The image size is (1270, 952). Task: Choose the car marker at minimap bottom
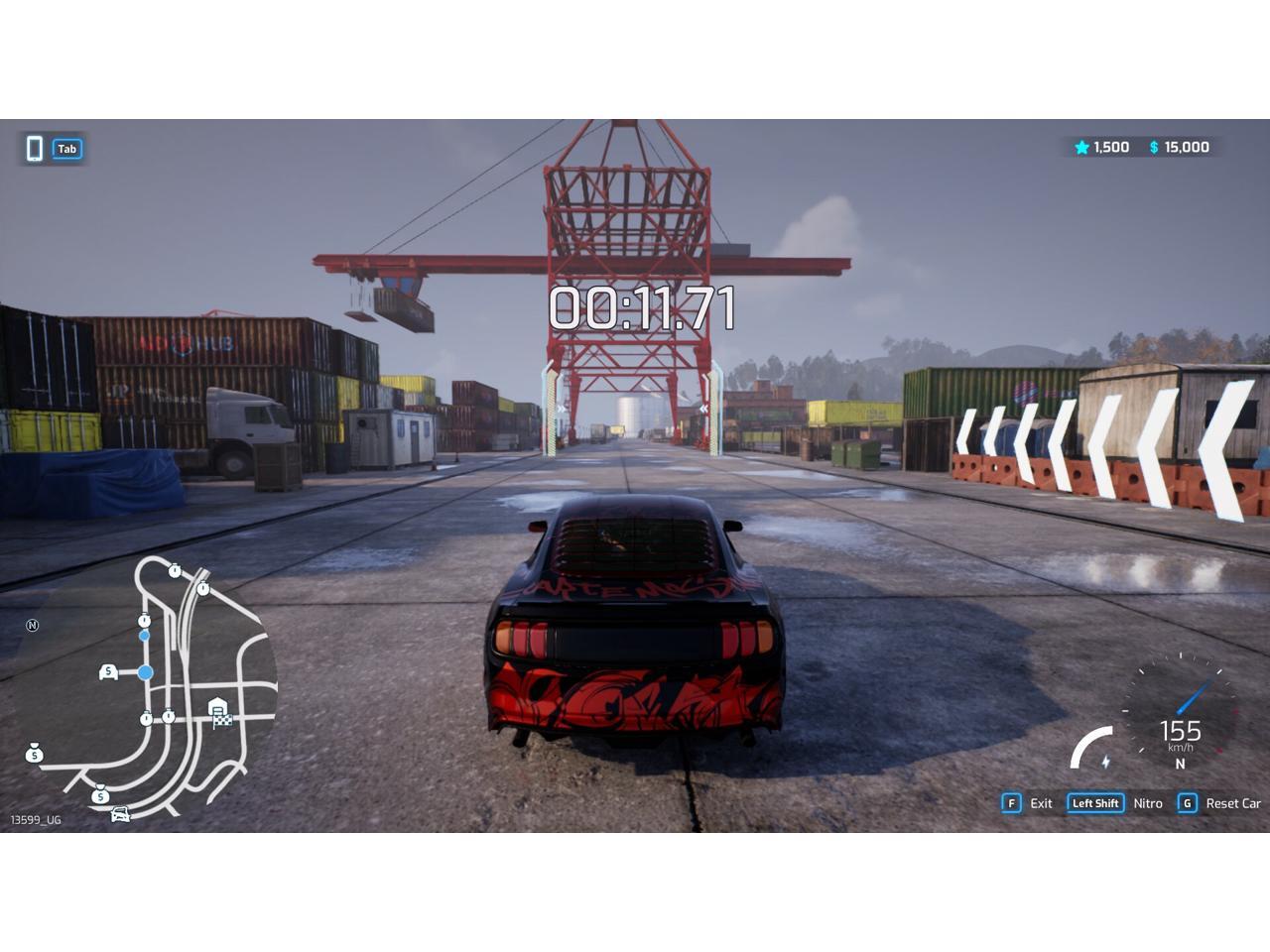tap(120, 814)
